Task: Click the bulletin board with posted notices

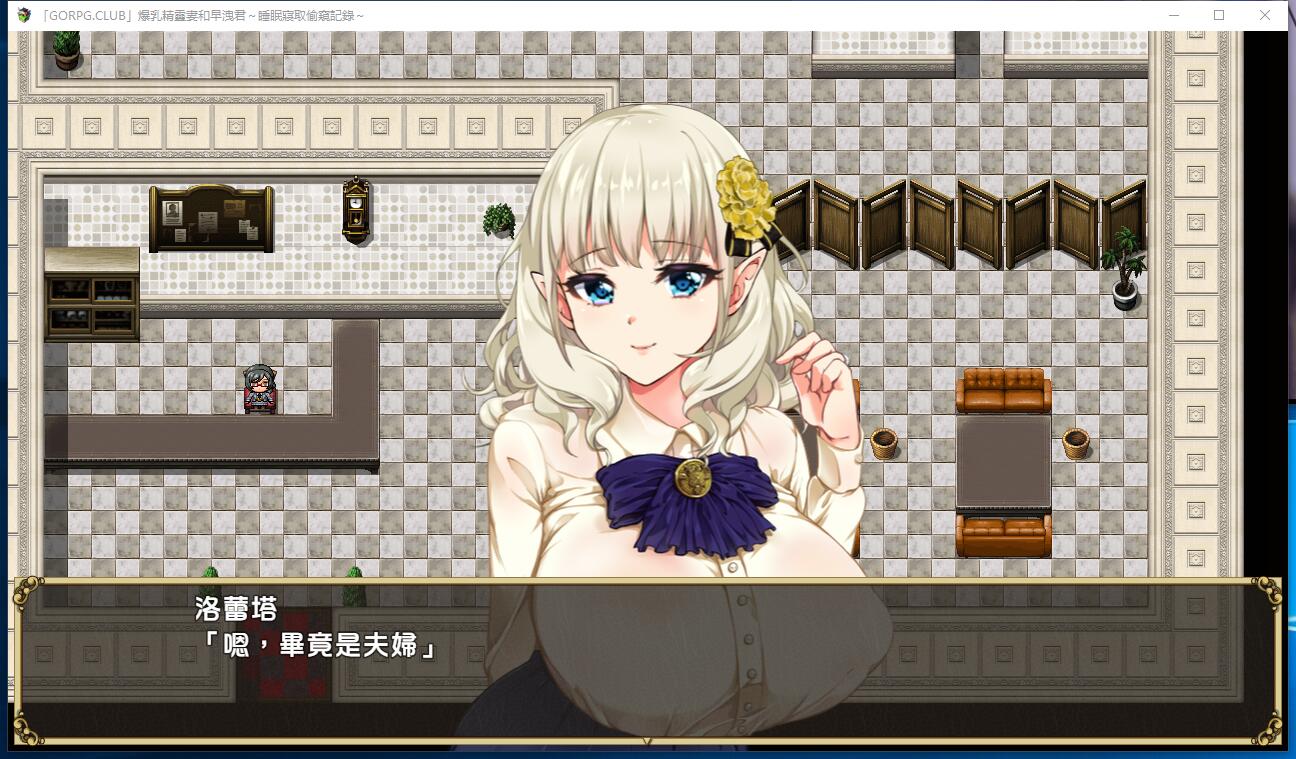Action: [x=210, y=217]
